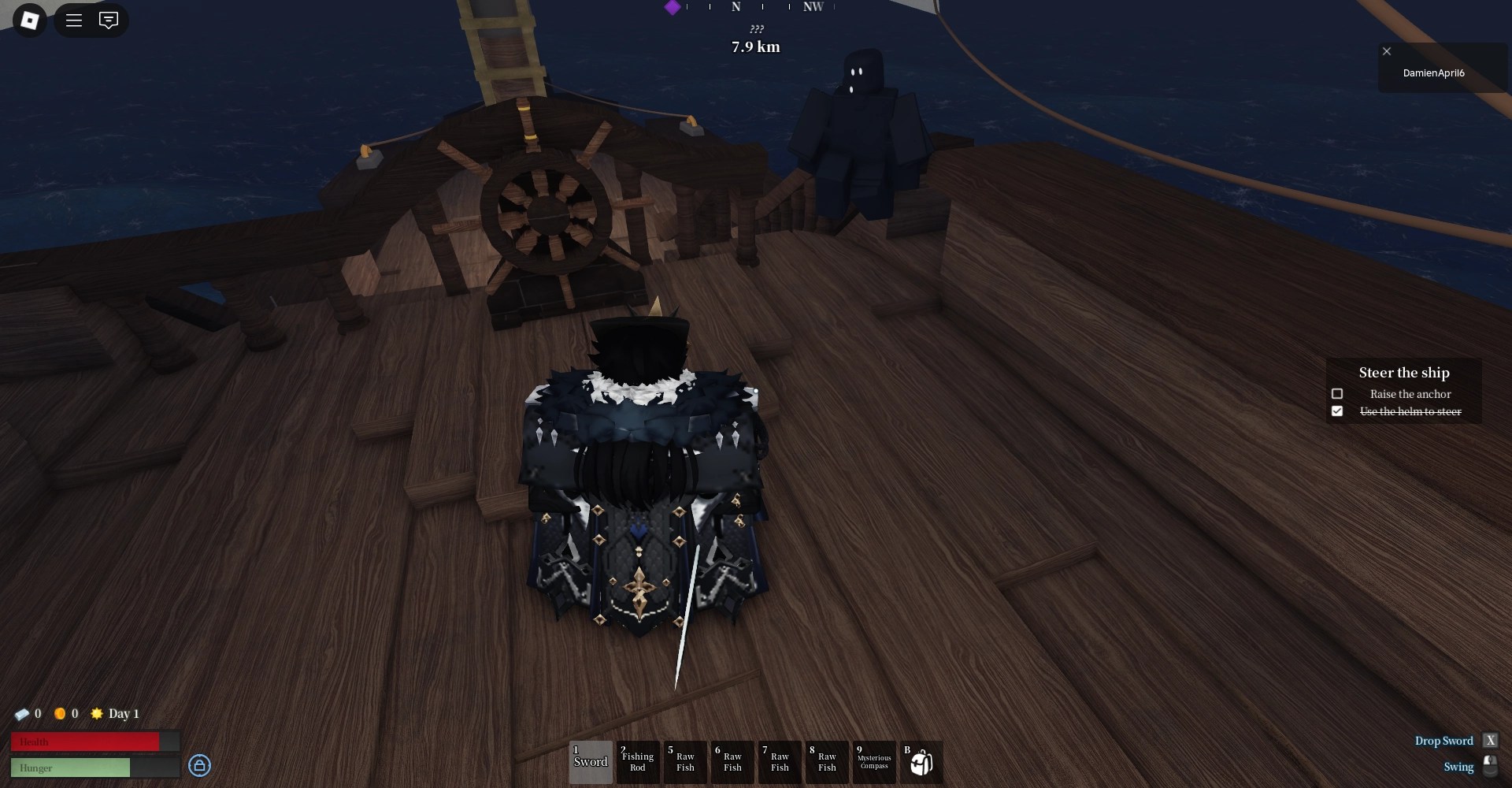
Task: Select Raw Fish in hotbar slot 5
Action: pos(685,762)
